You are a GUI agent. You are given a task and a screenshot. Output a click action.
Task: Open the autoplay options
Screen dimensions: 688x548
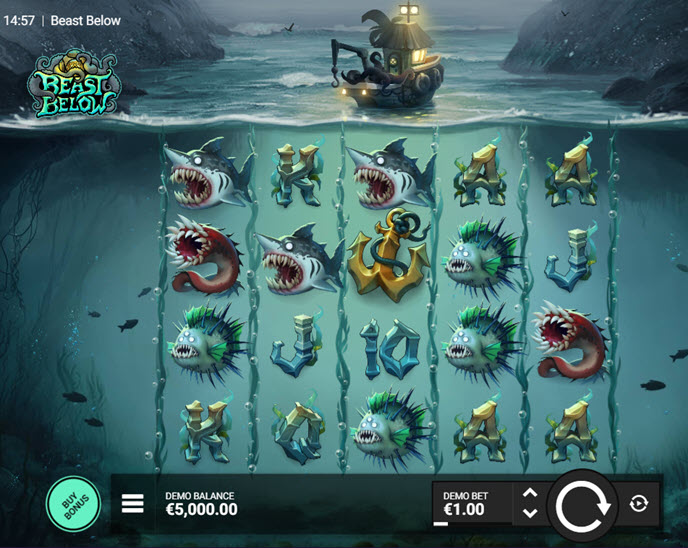(639, 503)
